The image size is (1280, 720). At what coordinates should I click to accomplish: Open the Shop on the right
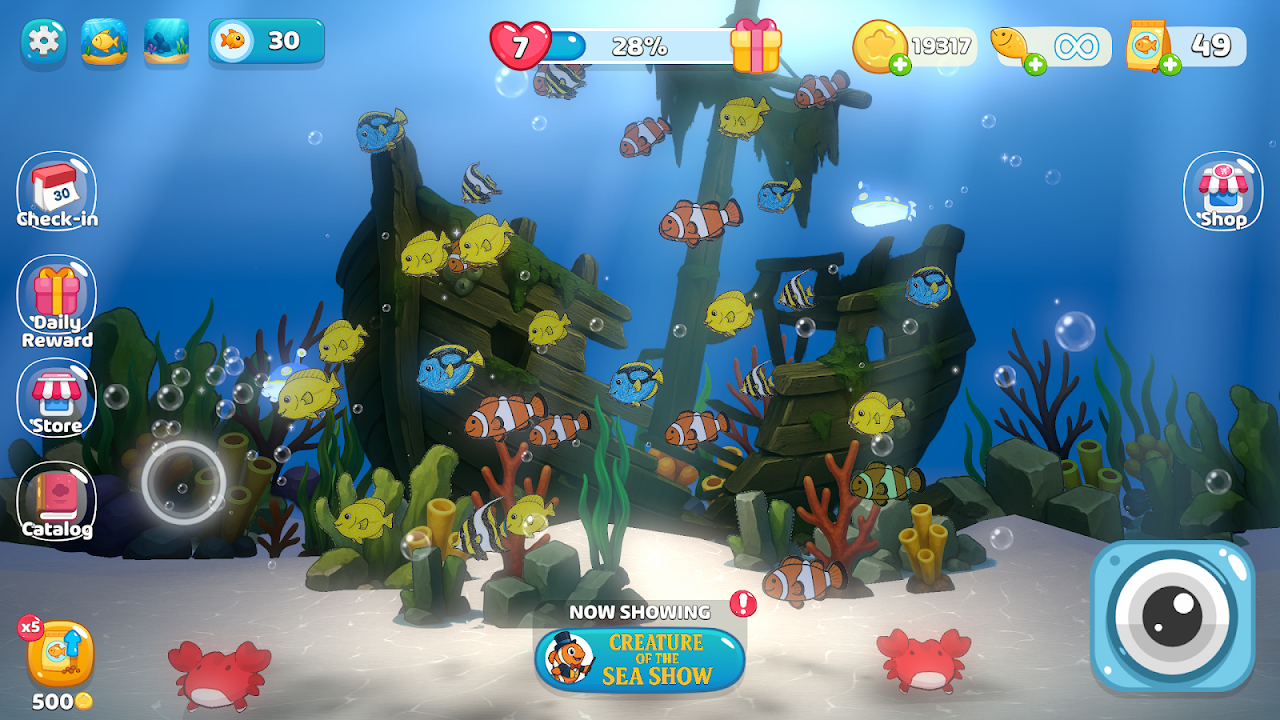(x=1223, y=190)
